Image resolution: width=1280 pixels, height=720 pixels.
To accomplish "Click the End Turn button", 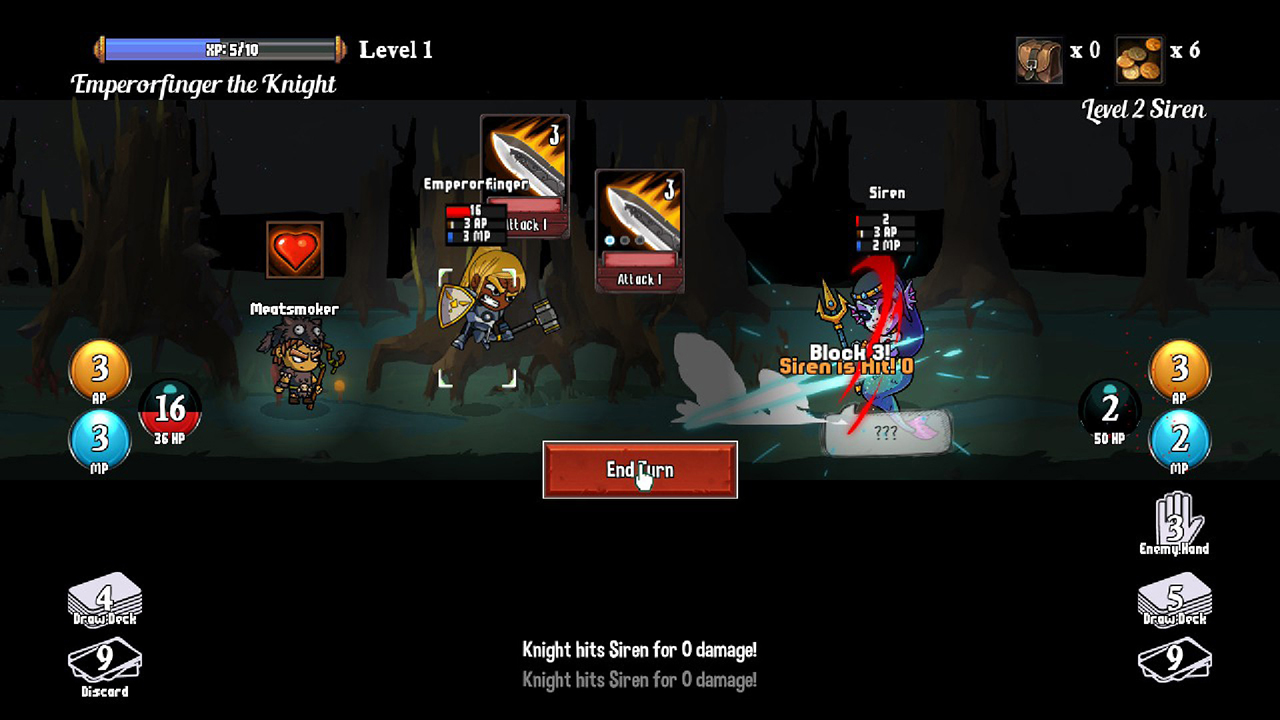I will (640, 469).
